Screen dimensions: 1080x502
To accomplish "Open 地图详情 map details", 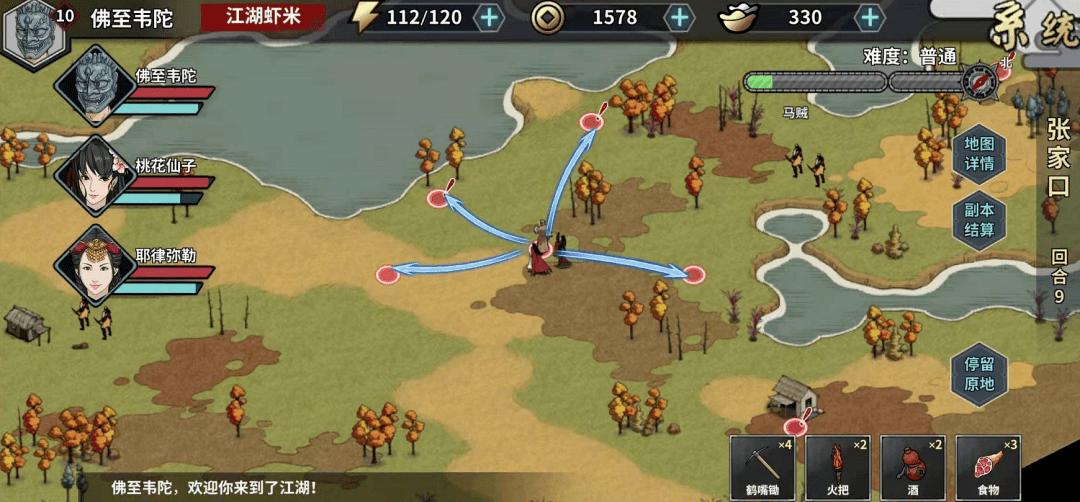I will (979, 153).
